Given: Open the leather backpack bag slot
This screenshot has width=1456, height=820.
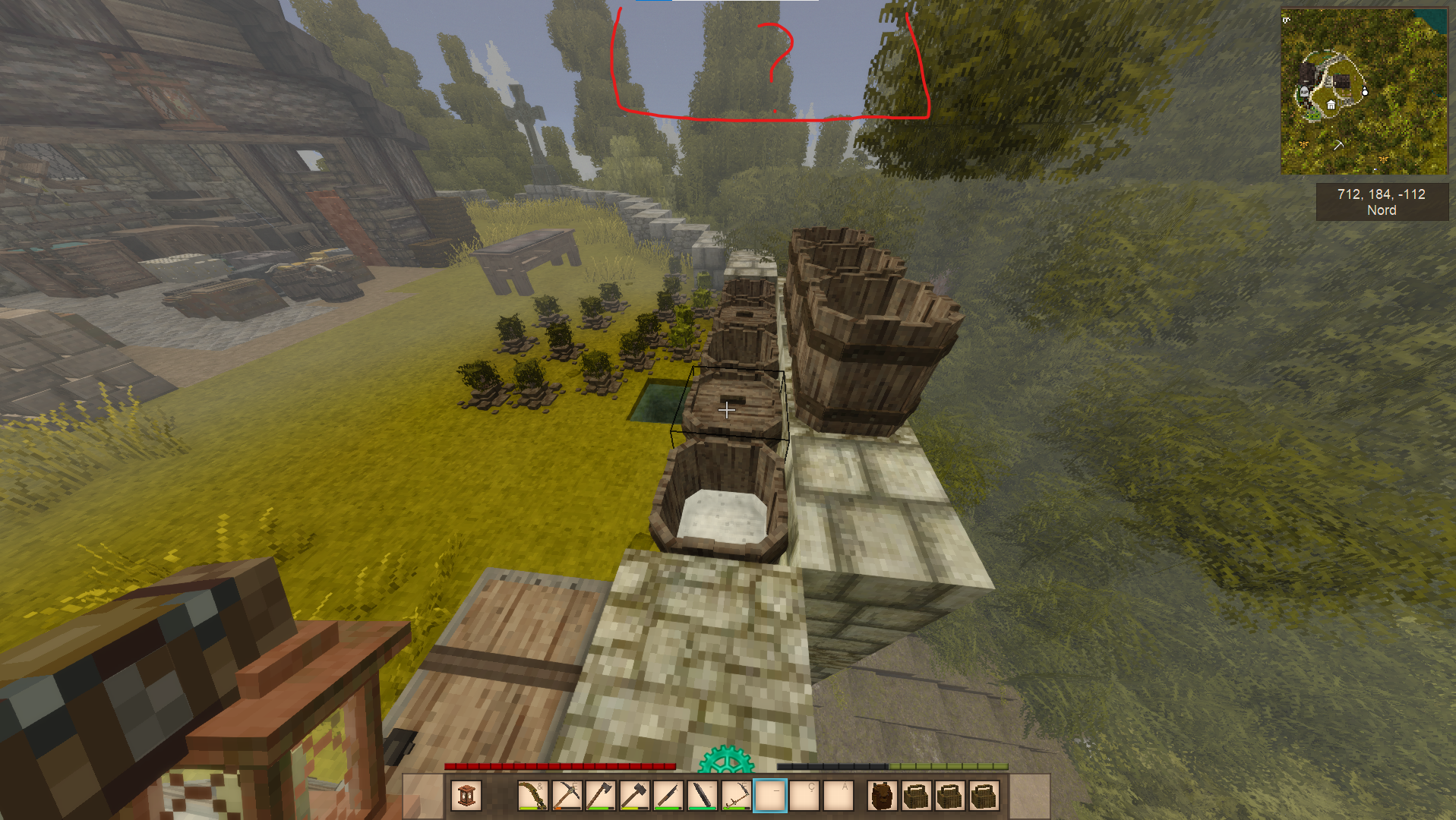Looking at the screenshot, I should coord(881,796).
